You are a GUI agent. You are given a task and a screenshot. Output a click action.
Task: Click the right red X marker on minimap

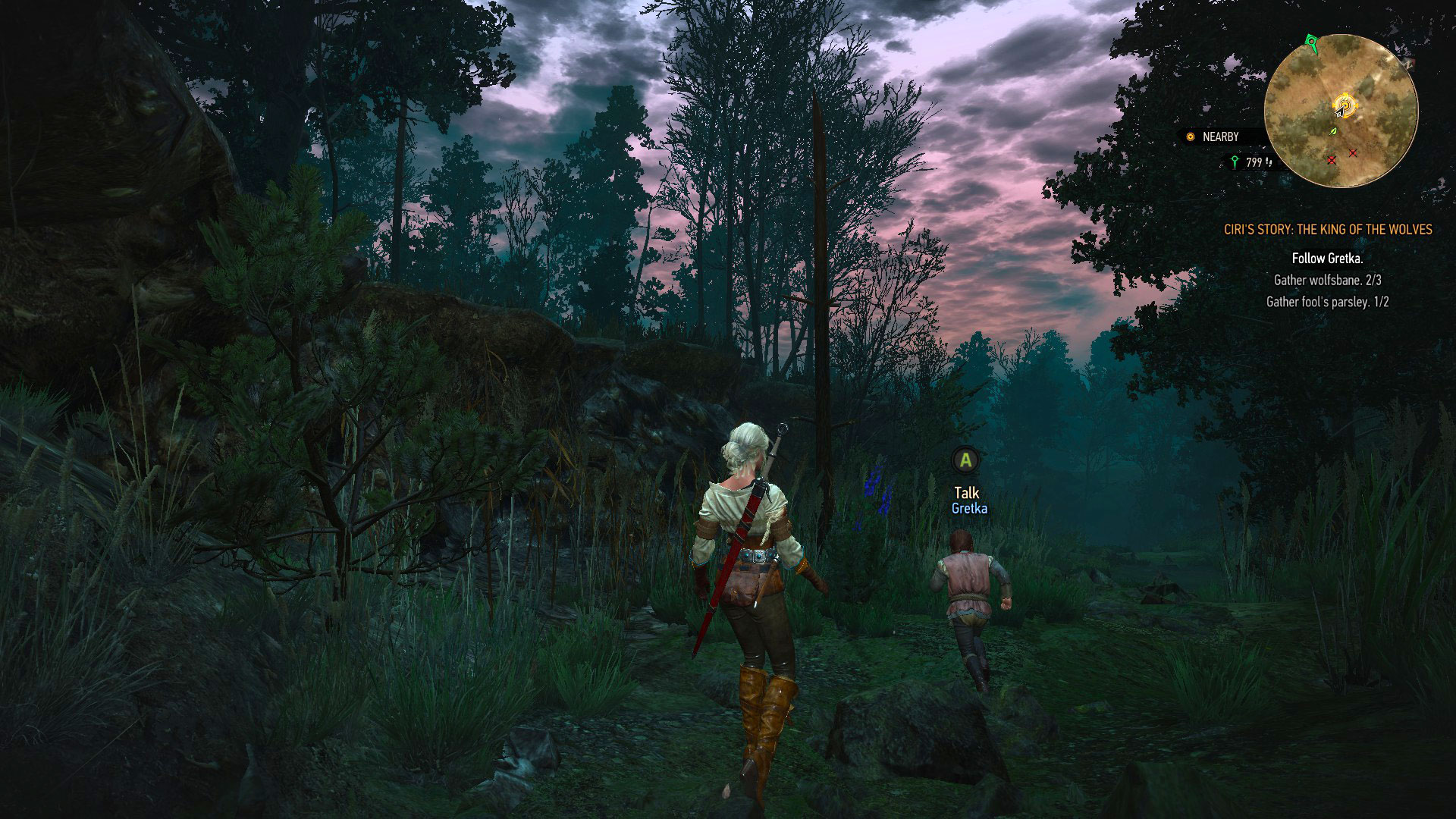click(1353, 154)
